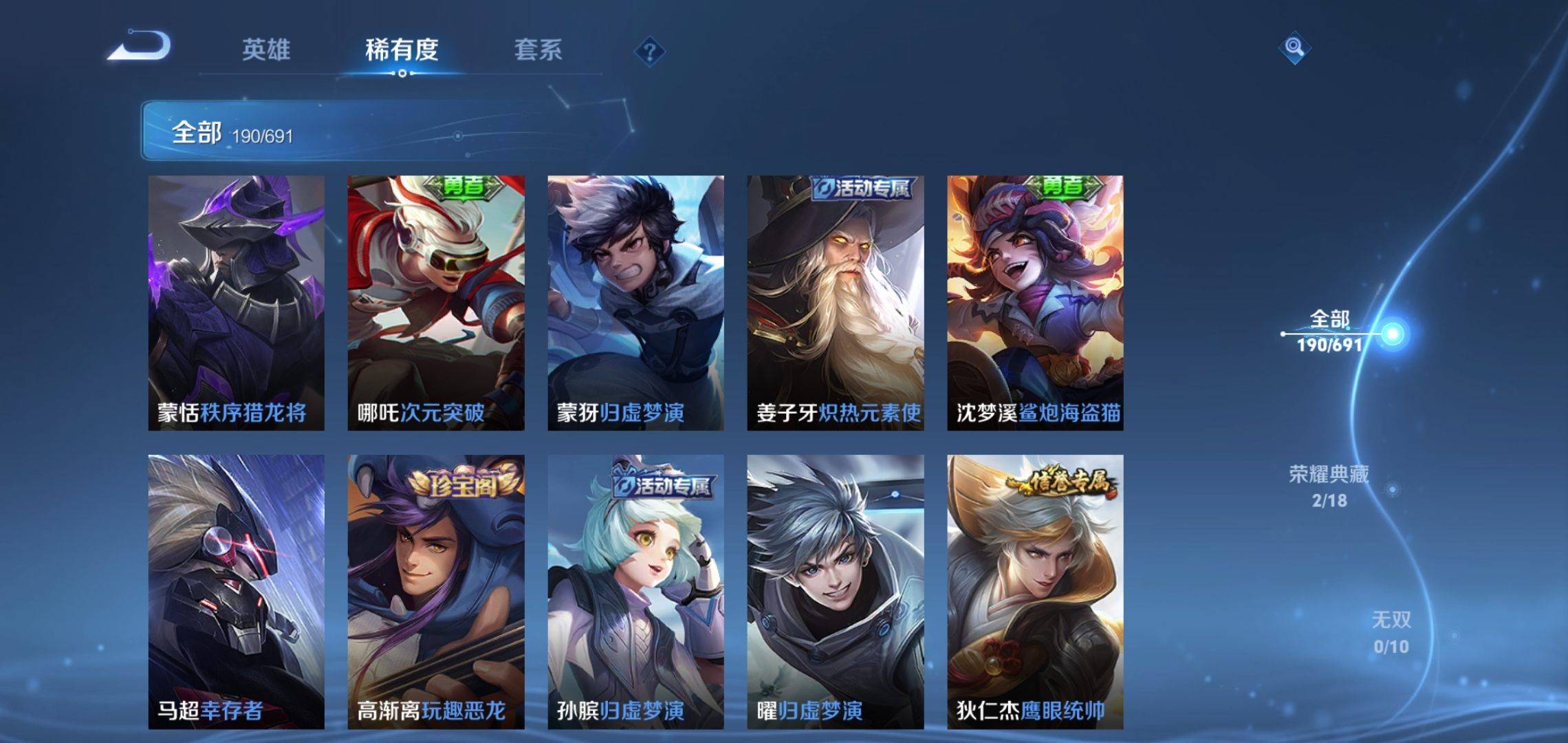Open the 蒙犽 归虚梦演 skin card

click(635, 303)
